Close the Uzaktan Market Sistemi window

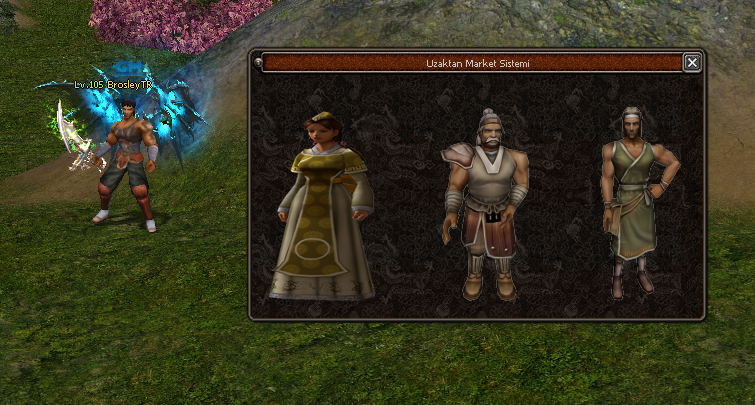[x=692, y=63]
